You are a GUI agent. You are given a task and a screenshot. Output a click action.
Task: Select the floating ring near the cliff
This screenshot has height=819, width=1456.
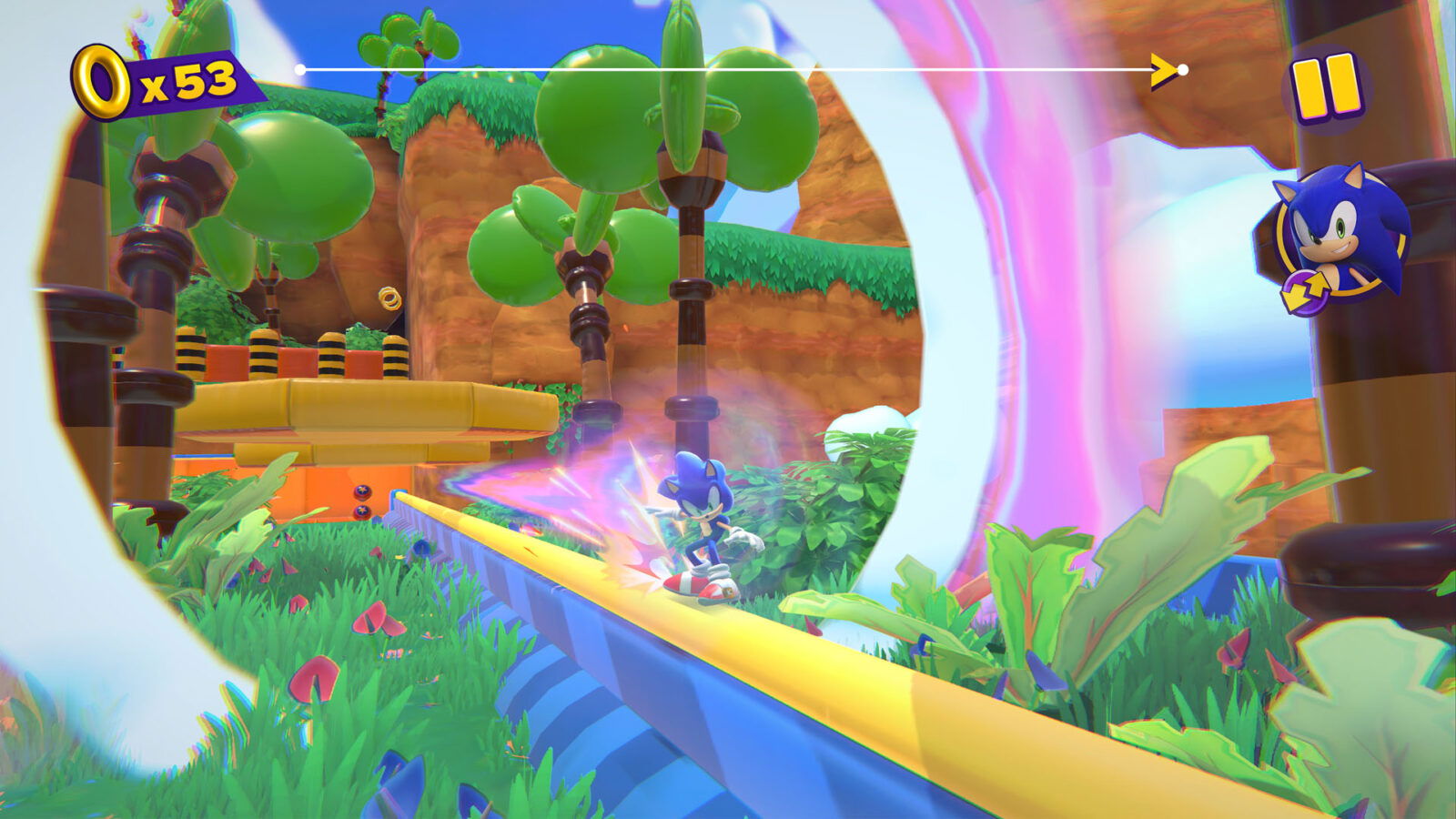coord(391,296)
